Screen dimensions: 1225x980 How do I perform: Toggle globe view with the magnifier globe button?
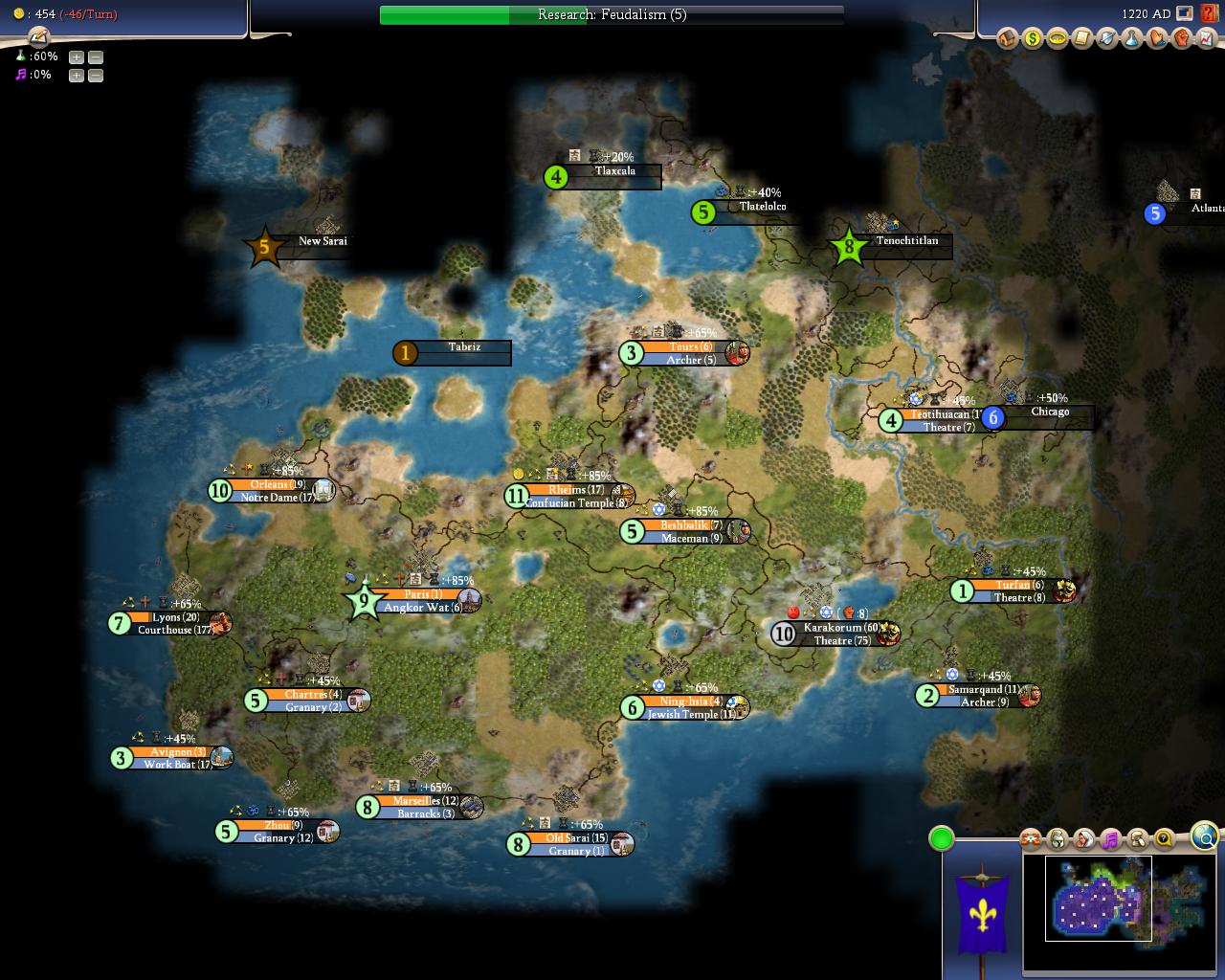(x=1204, y=837)
